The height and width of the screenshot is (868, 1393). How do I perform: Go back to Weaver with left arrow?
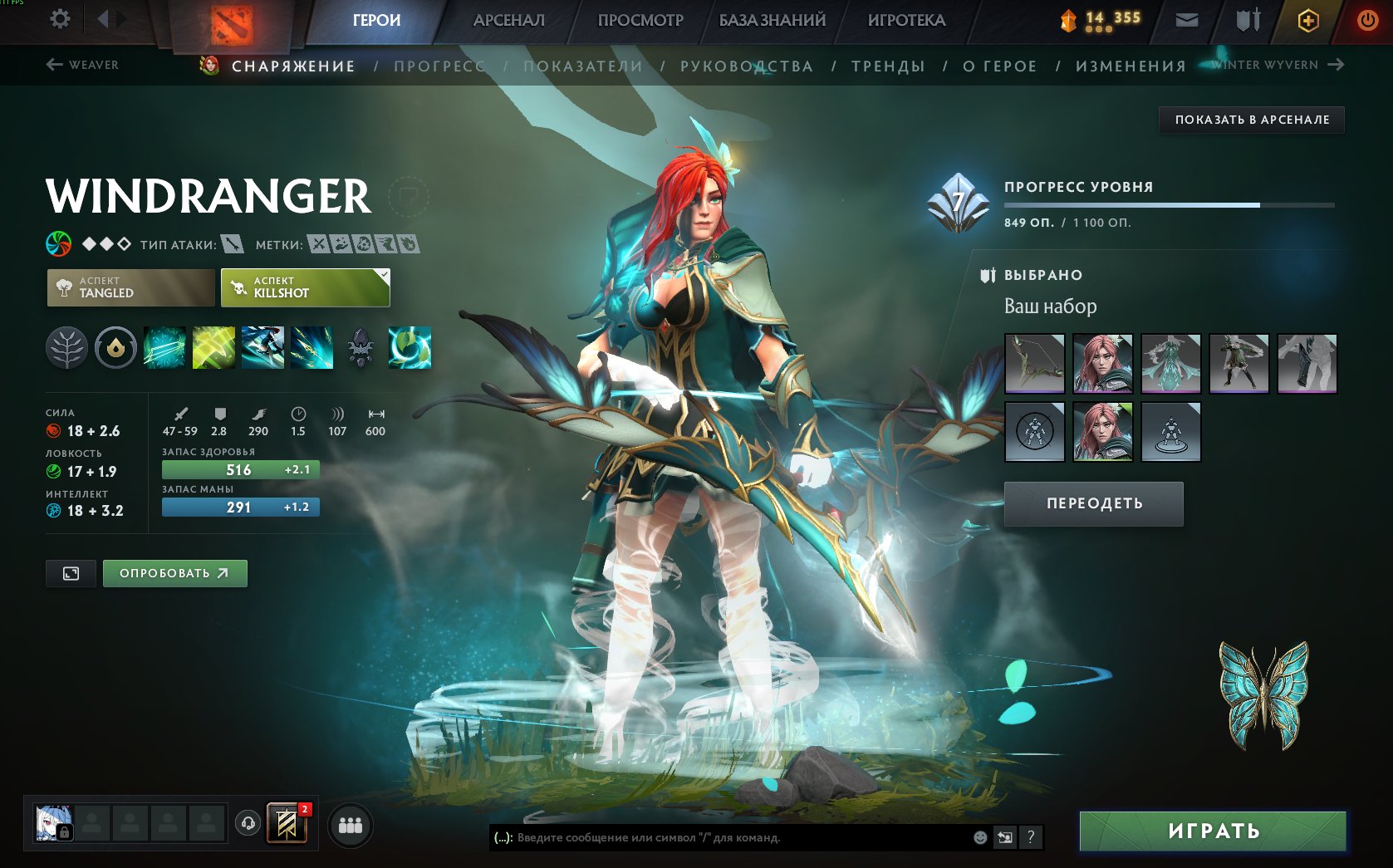[54, 64]
